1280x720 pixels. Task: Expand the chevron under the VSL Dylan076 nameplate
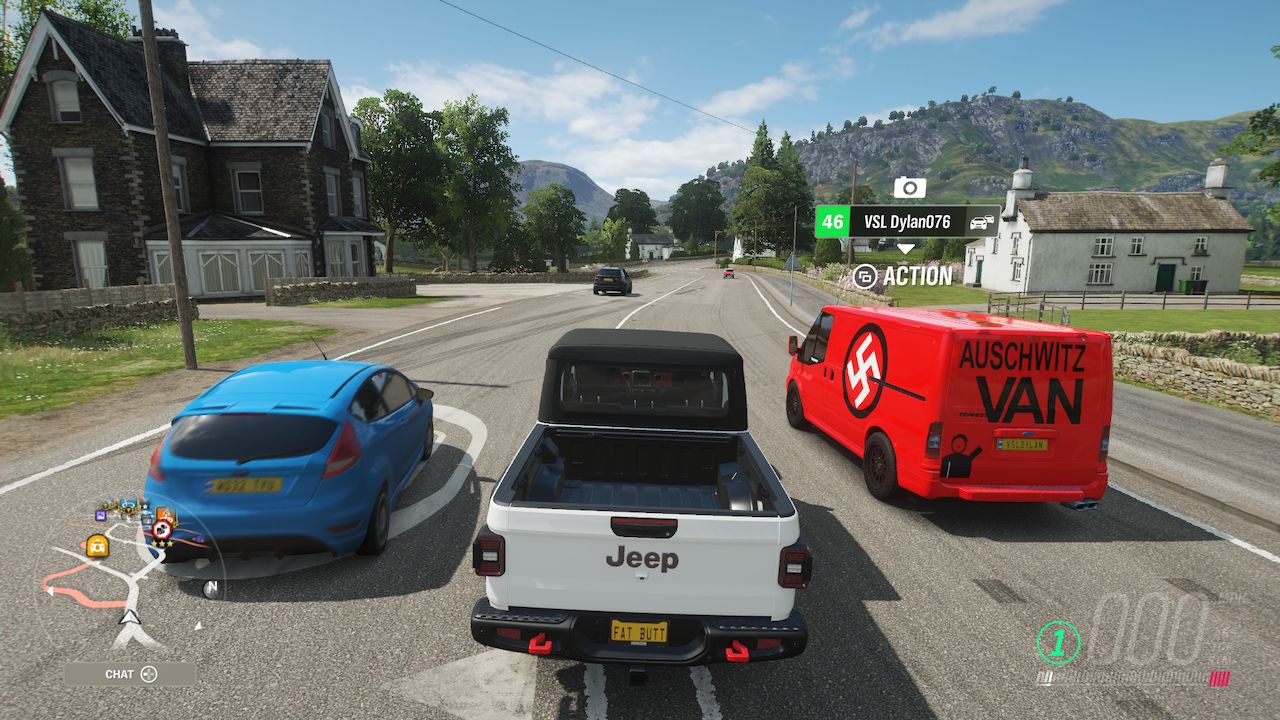[906, 248]
